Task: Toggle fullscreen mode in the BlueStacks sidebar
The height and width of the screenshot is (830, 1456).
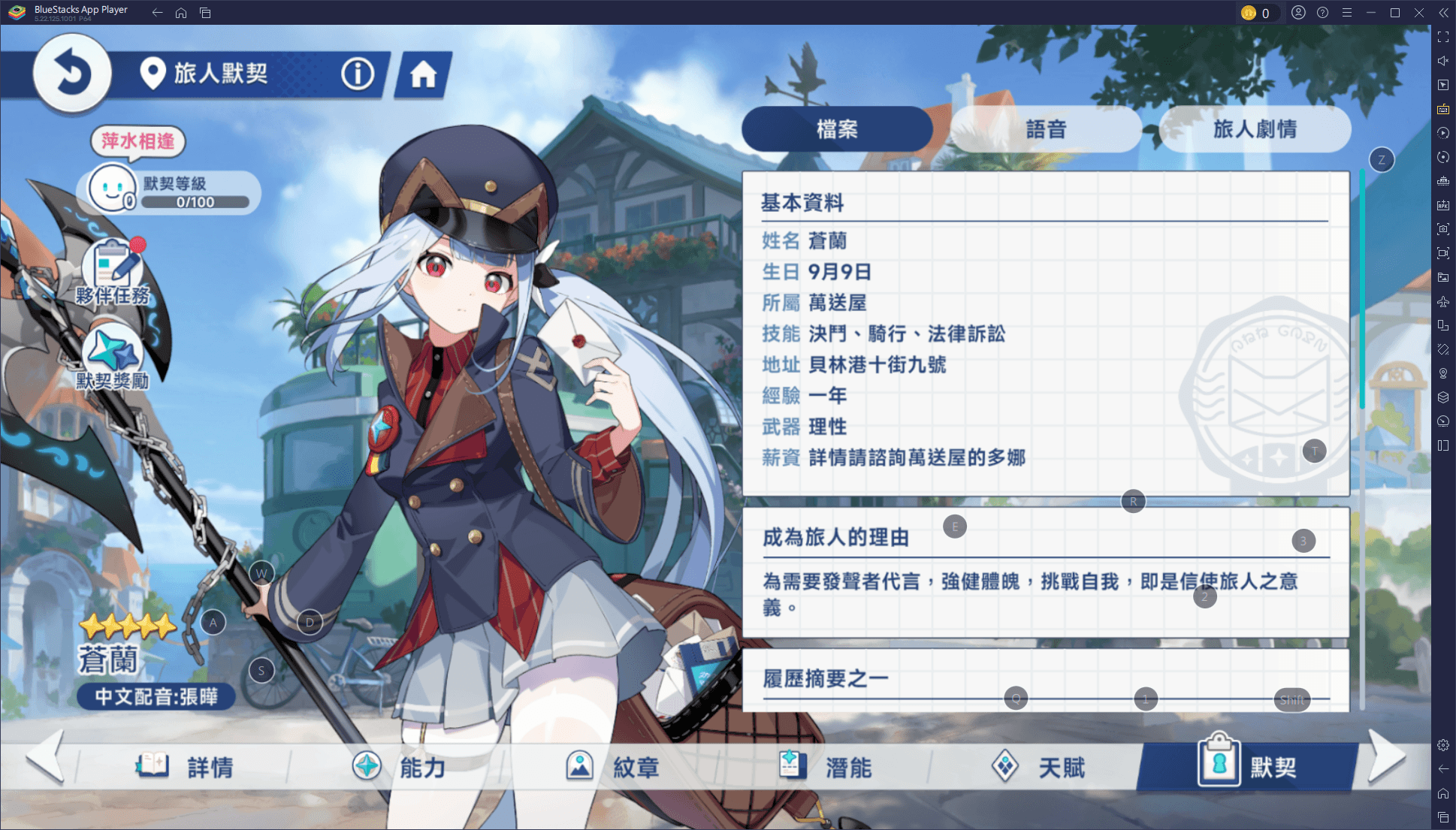Action: 1442,36
